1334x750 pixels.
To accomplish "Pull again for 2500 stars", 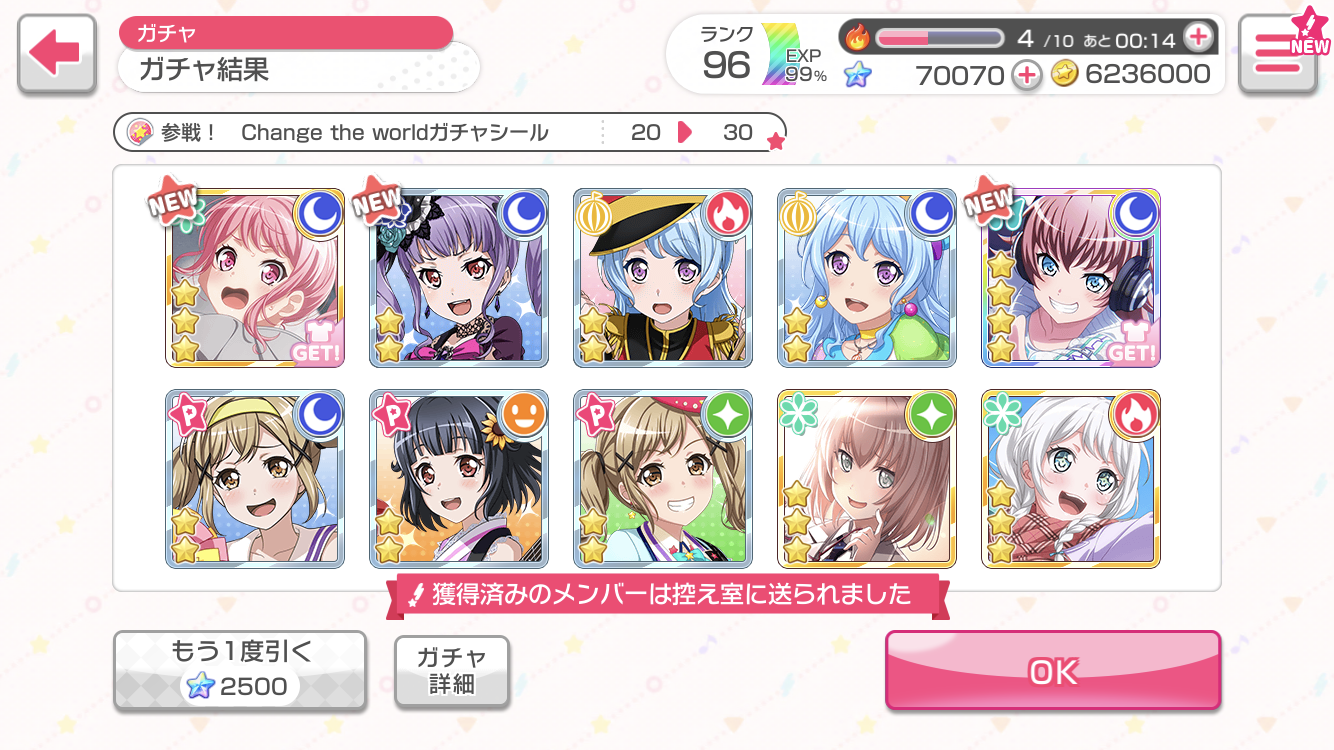I will [x=240, y=671].
